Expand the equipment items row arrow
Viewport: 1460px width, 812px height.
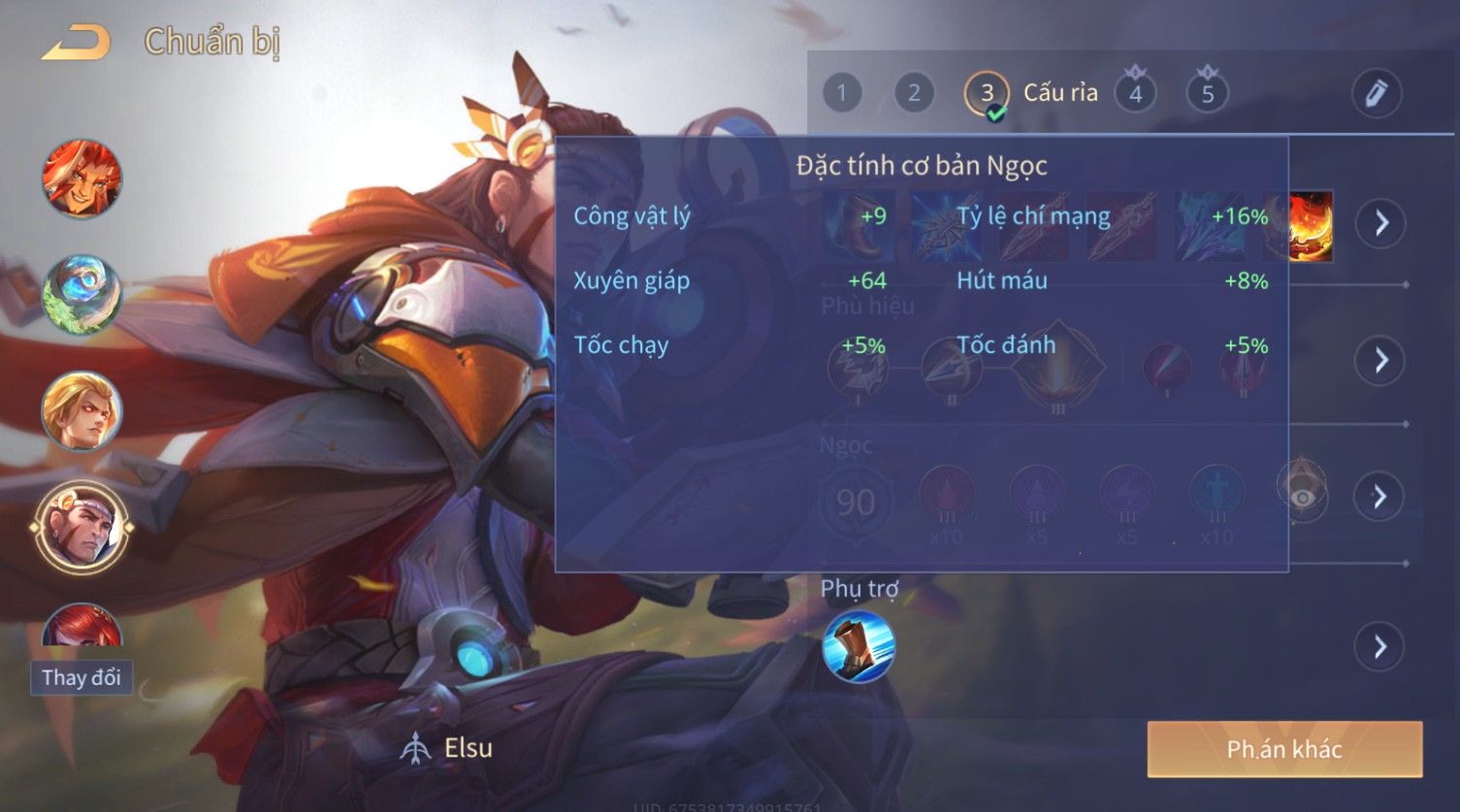(1380, 223)
